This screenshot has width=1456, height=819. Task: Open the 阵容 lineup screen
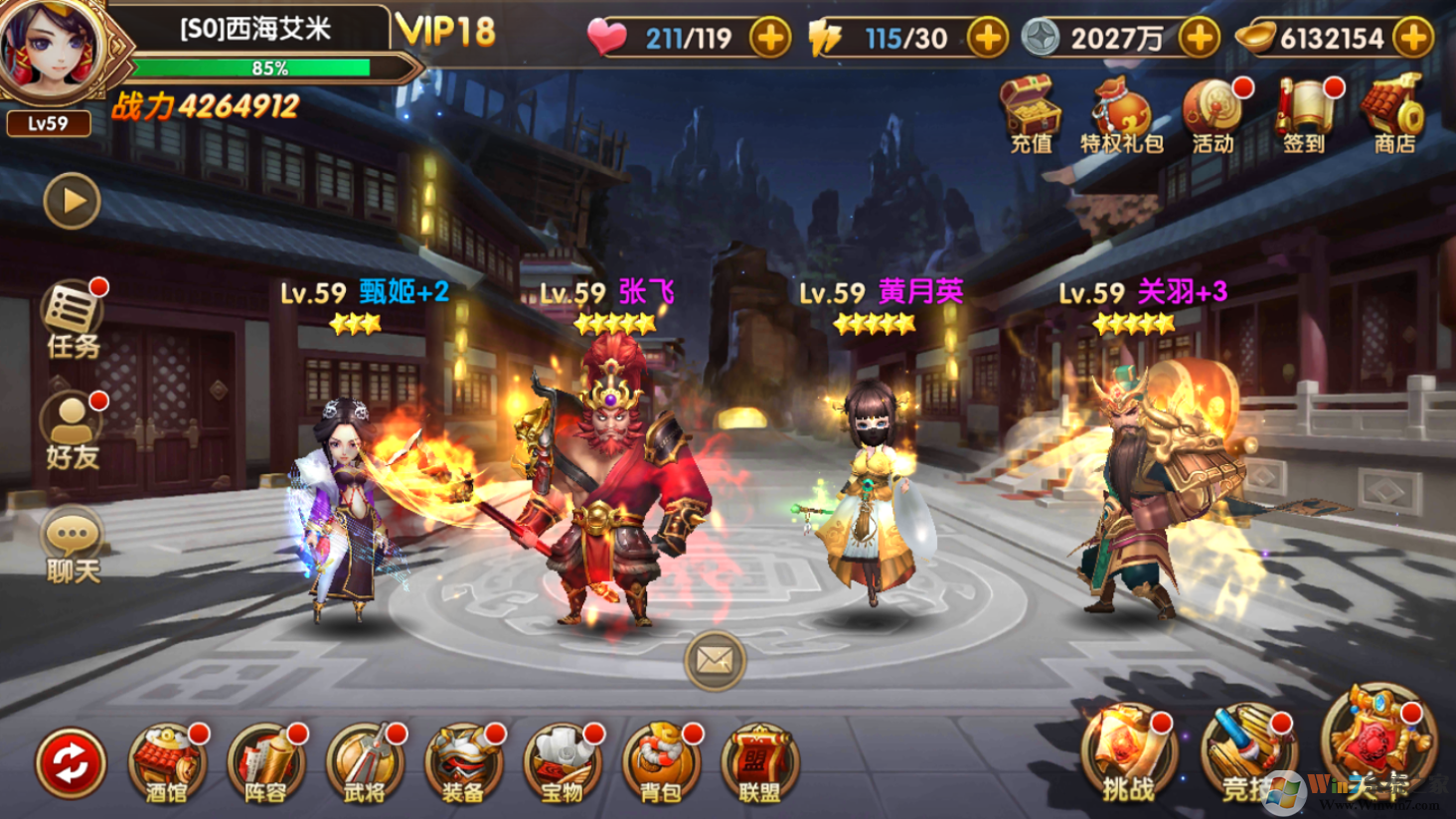coord(265,762)
